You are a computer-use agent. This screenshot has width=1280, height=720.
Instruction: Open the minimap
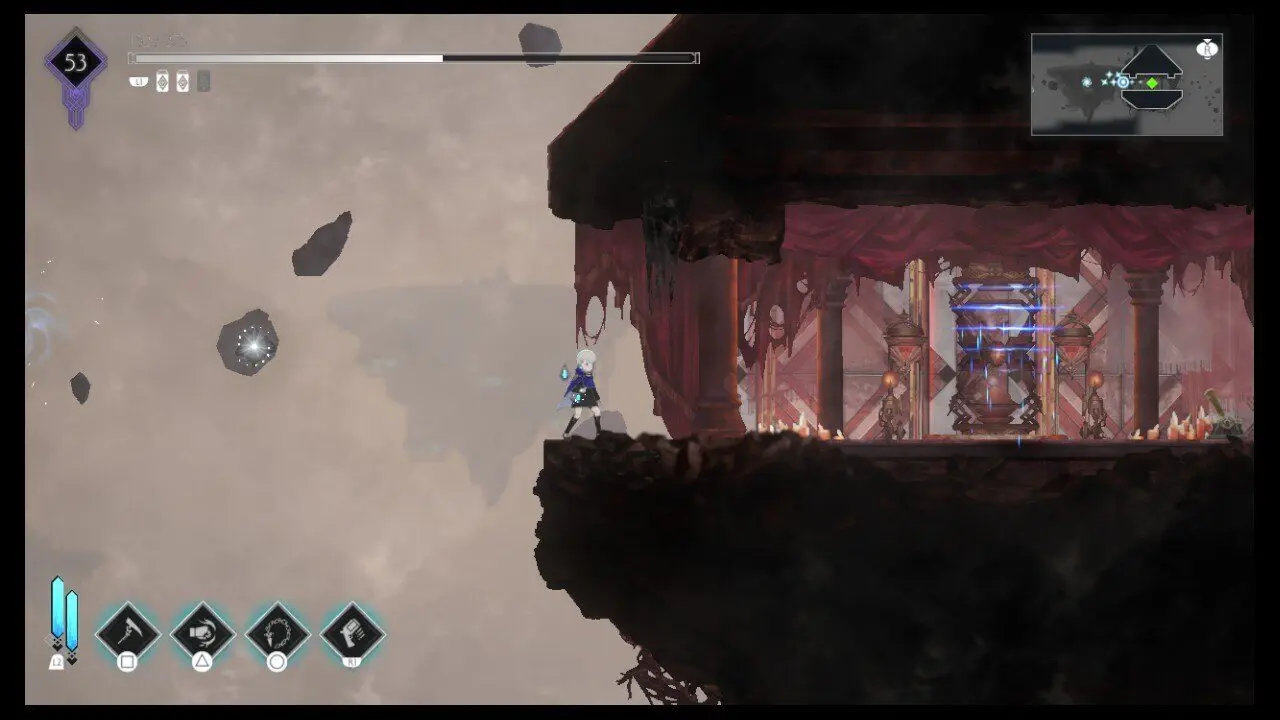1126,85
